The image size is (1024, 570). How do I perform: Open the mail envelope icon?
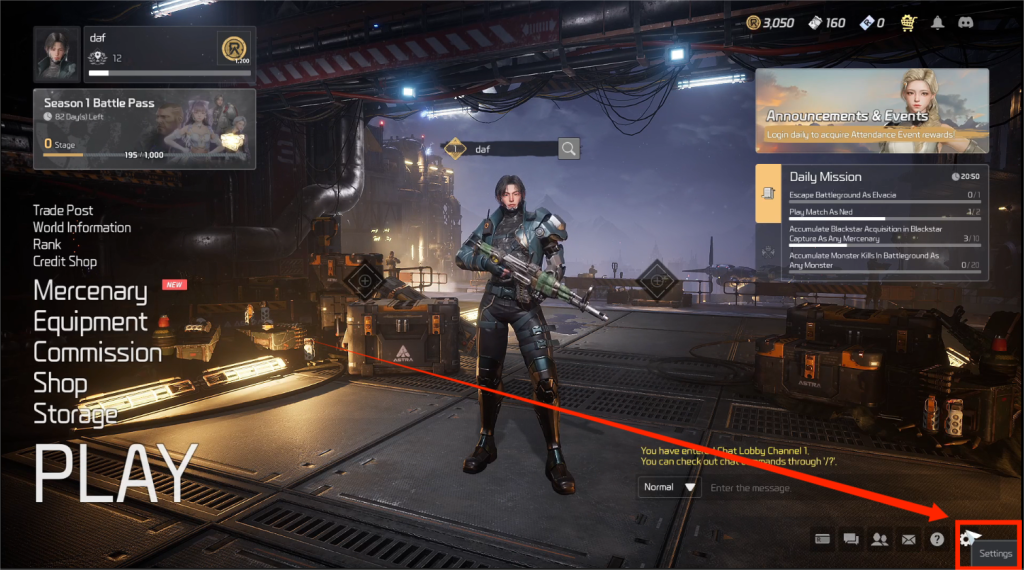click(908, 539)
